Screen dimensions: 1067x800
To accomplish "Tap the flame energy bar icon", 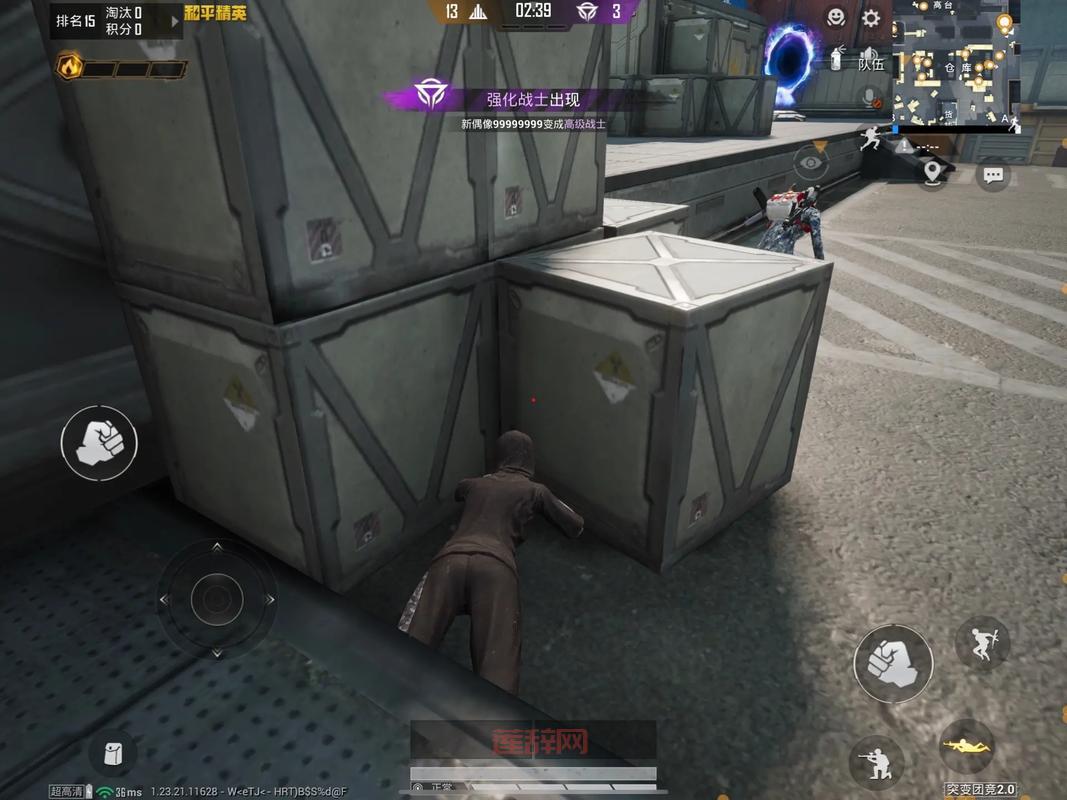I will click(69, 67).
